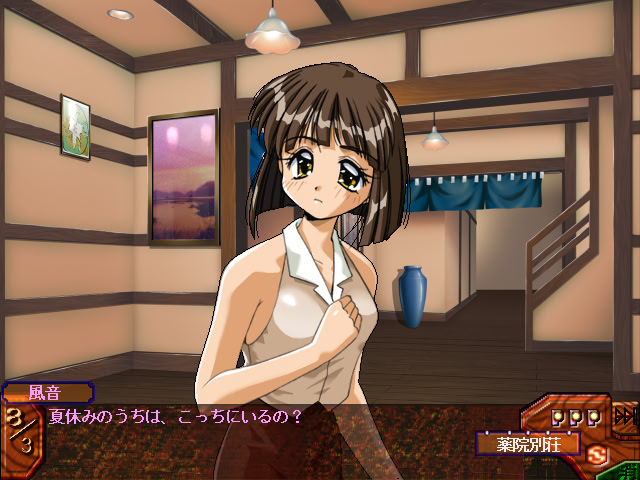Click the green button in the corner

pyautogui.click(x=630, y=470)
